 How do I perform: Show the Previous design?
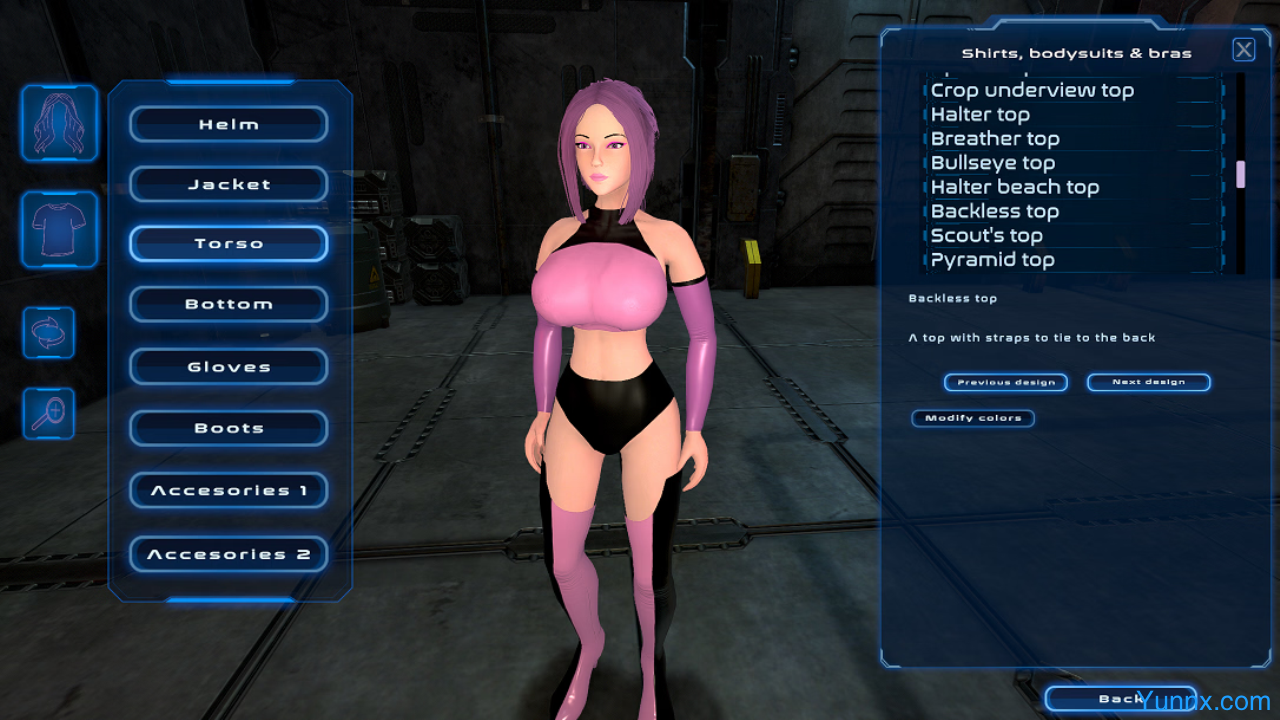point(1006,382)
